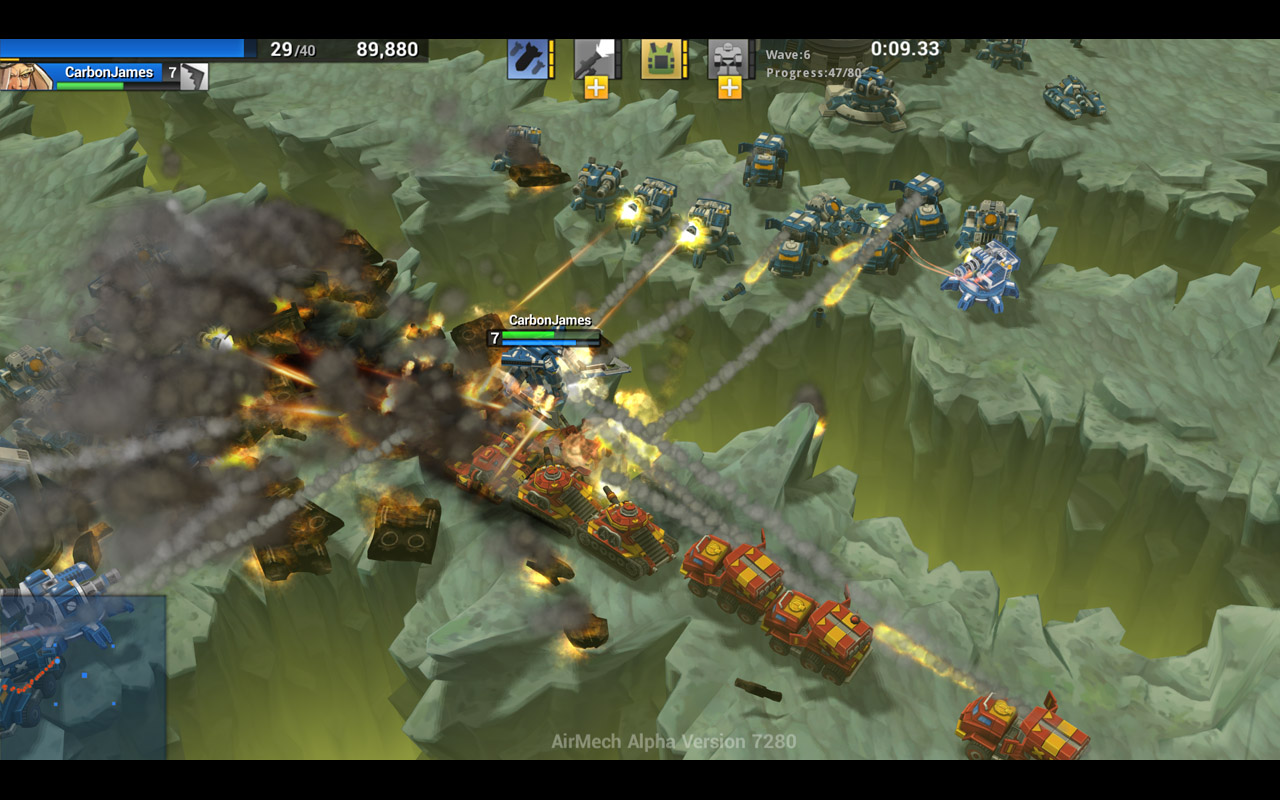Click the translucent minimap panel
The height and width of the screenshot is (800, 1280).
click(83, 676)
